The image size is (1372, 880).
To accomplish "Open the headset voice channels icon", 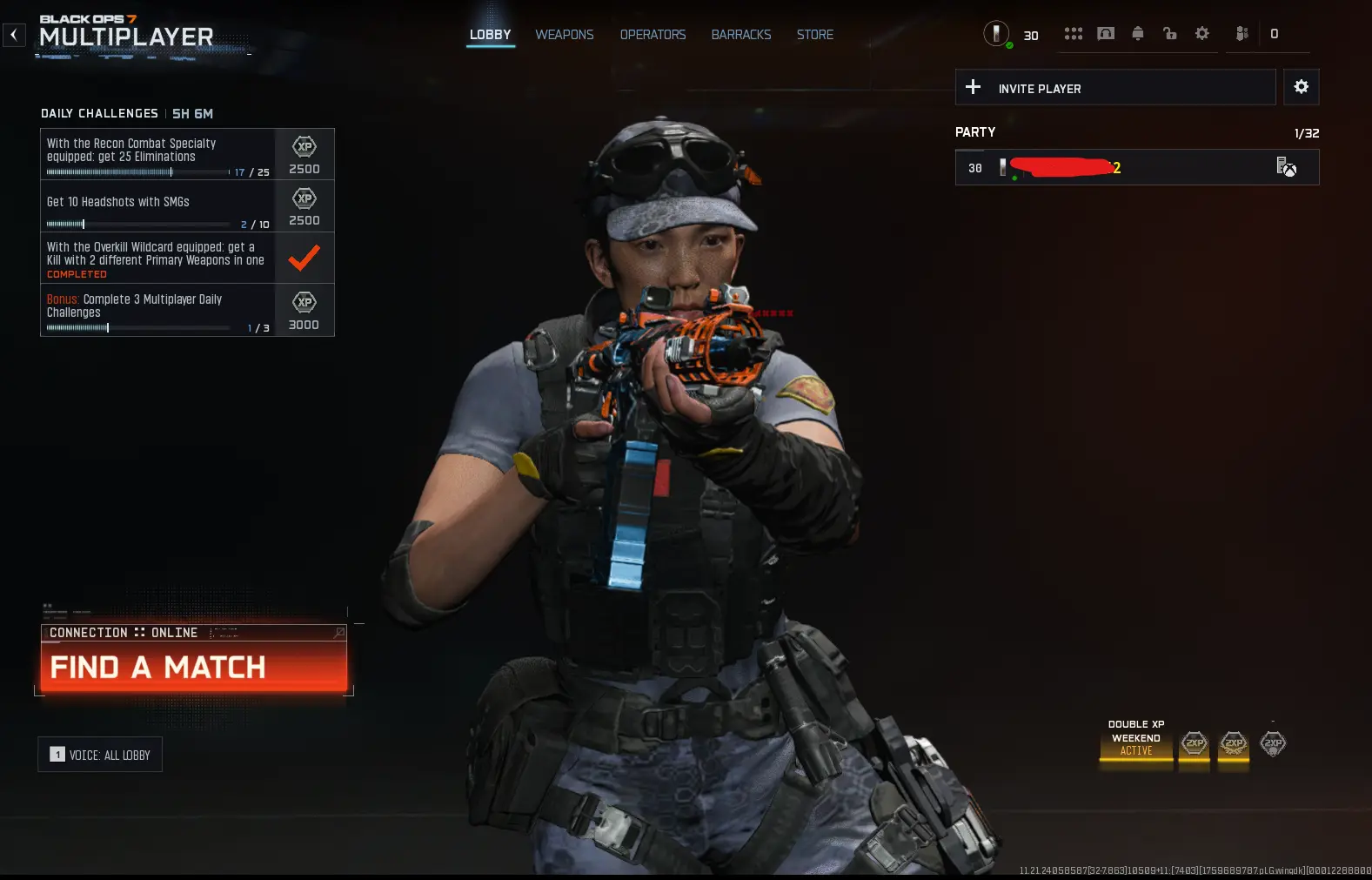I will (1106, 34).
